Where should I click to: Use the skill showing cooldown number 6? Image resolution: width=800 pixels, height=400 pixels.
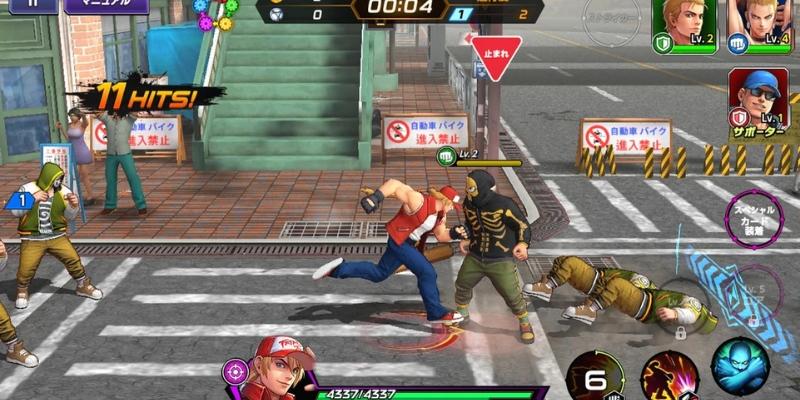click(595, 378)
